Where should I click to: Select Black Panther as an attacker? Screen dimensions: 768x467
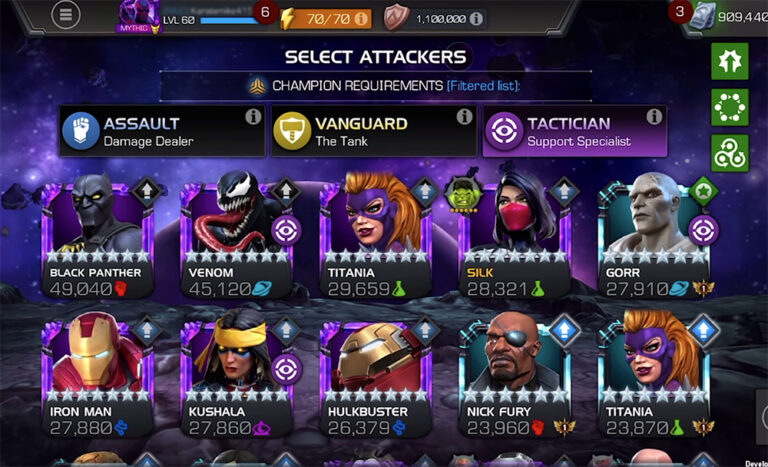tap(95, 235)
